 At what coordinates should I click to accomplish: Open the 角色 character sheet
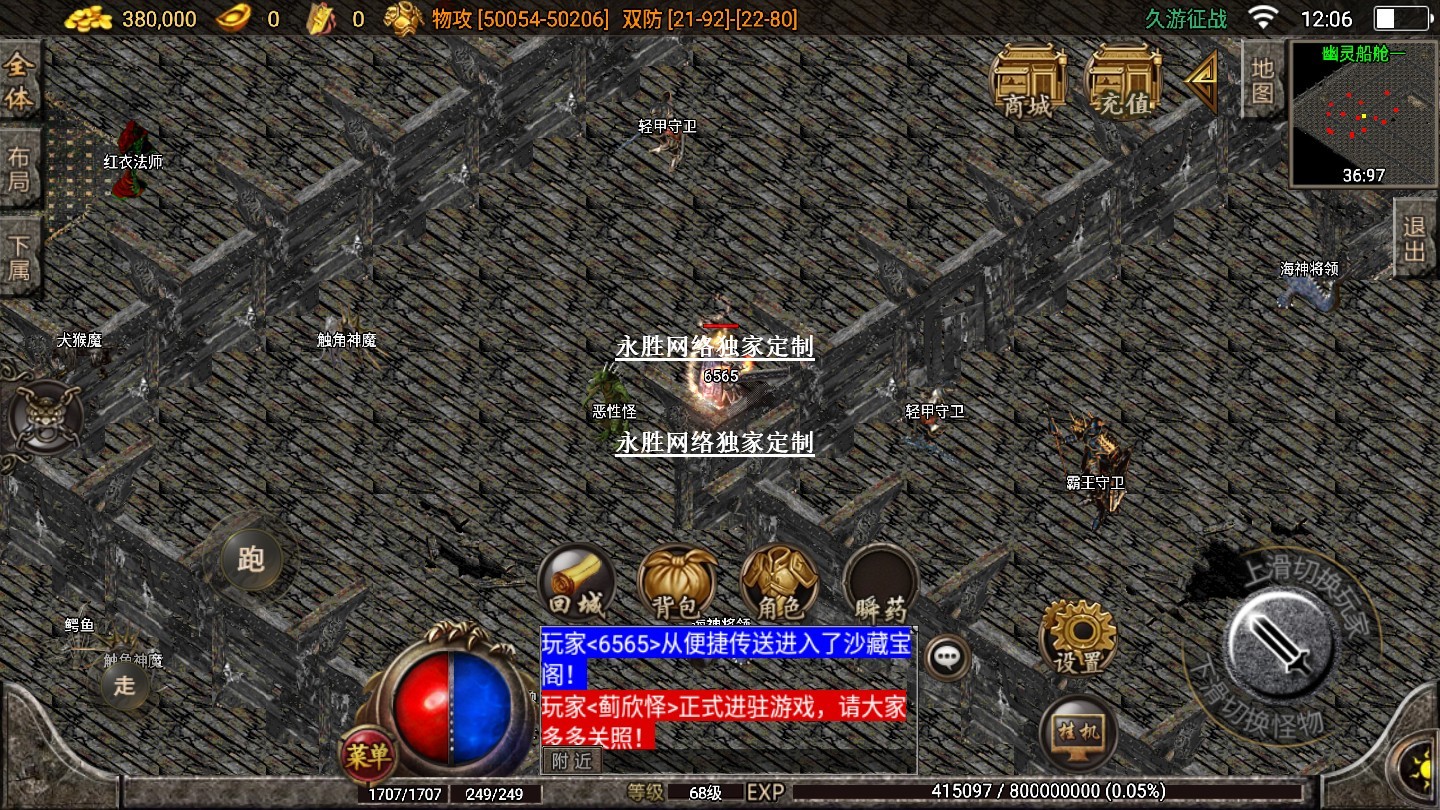tap(779, 583)
